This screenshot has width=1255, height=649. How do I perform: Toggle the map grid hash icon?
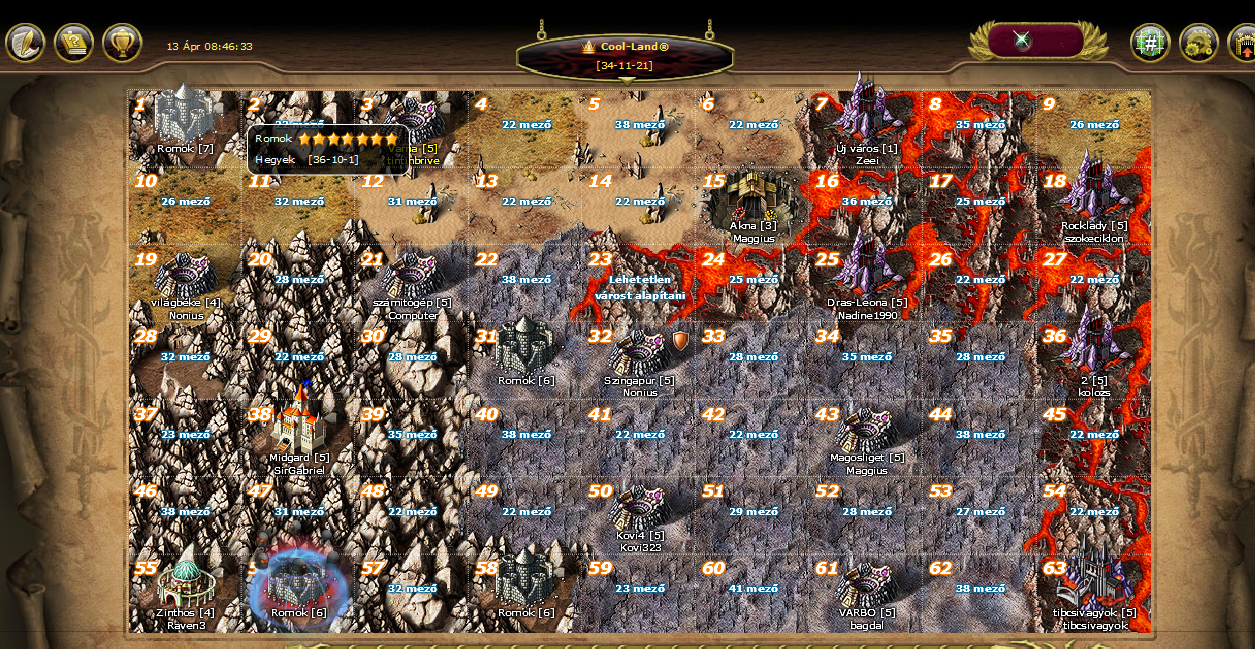1150,43
